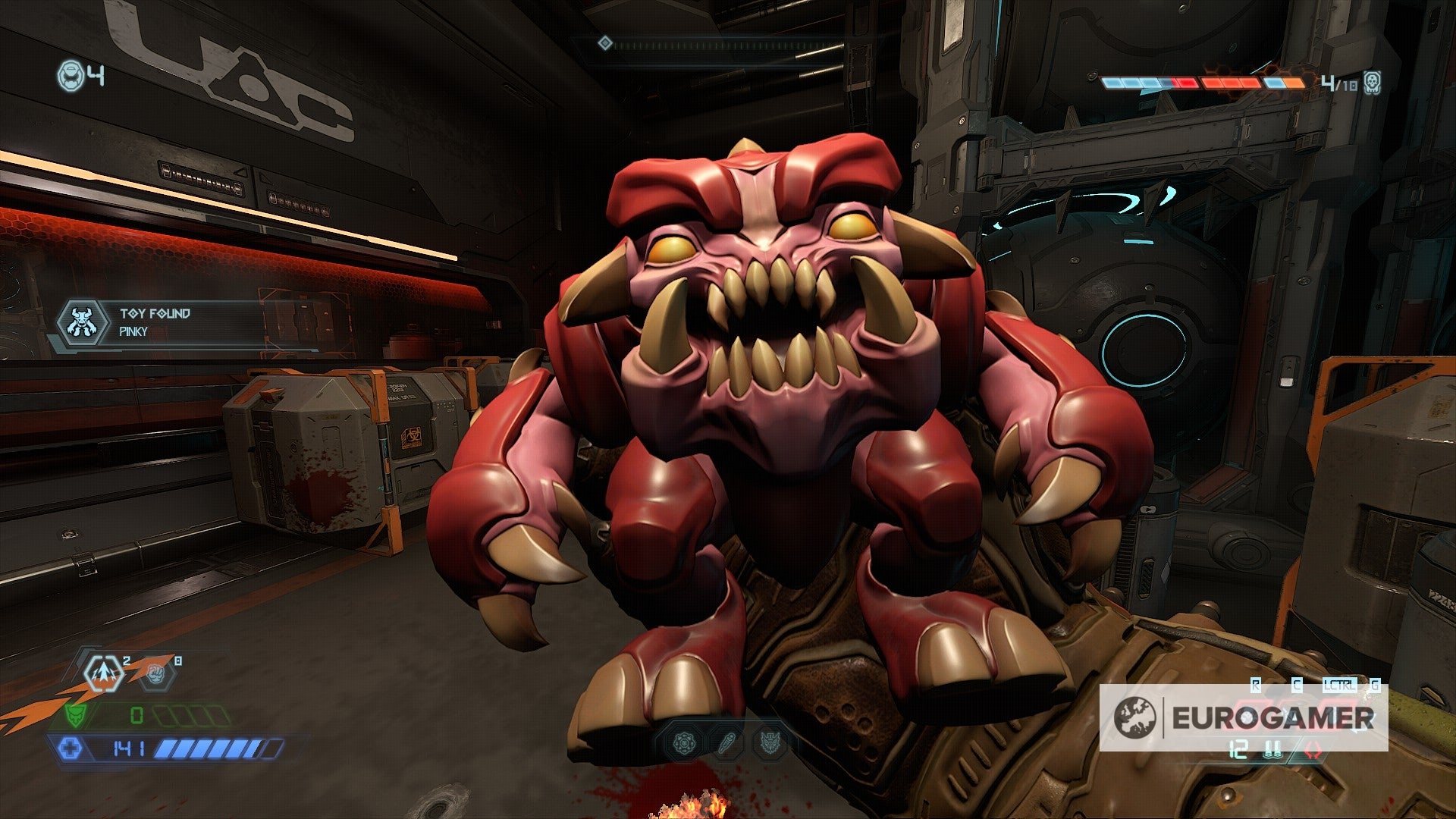Expand the boss health bar display
Image resolution: width=1456 pixels, height=819 pixels.
tap(1200, 82)
